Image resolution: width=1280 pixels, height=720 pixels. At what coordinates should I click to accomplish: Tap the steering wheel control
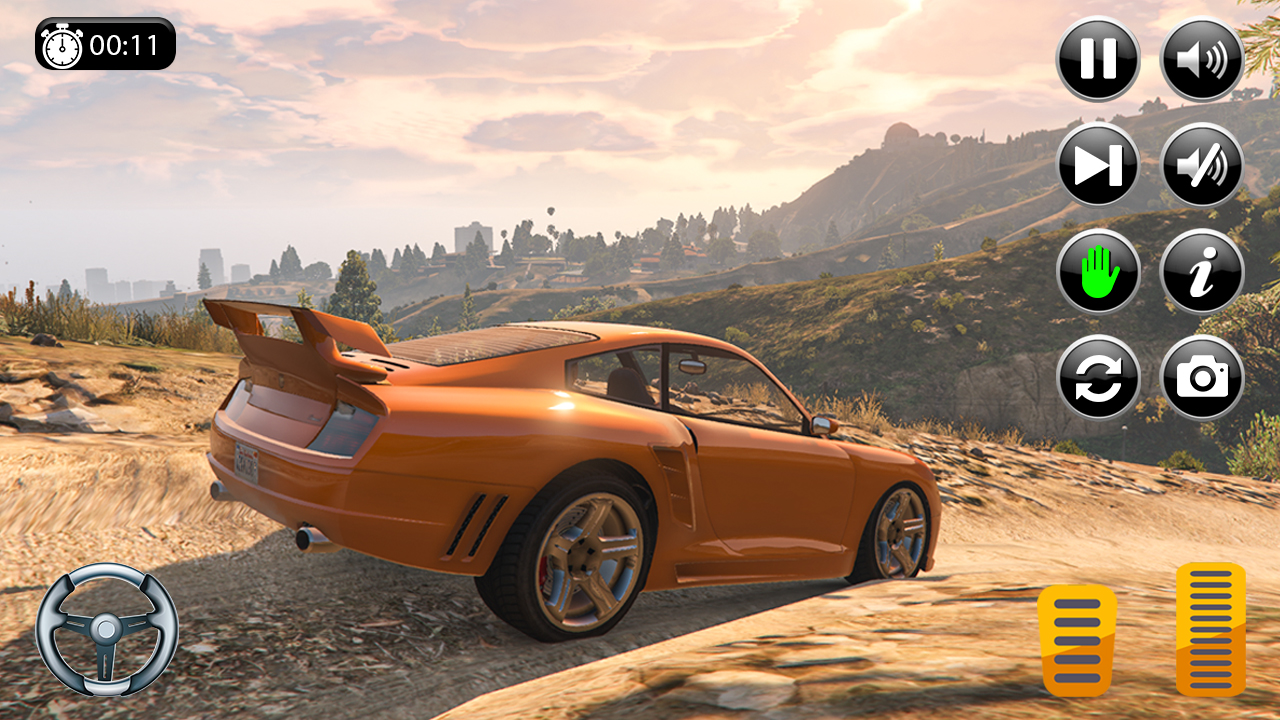107,629
